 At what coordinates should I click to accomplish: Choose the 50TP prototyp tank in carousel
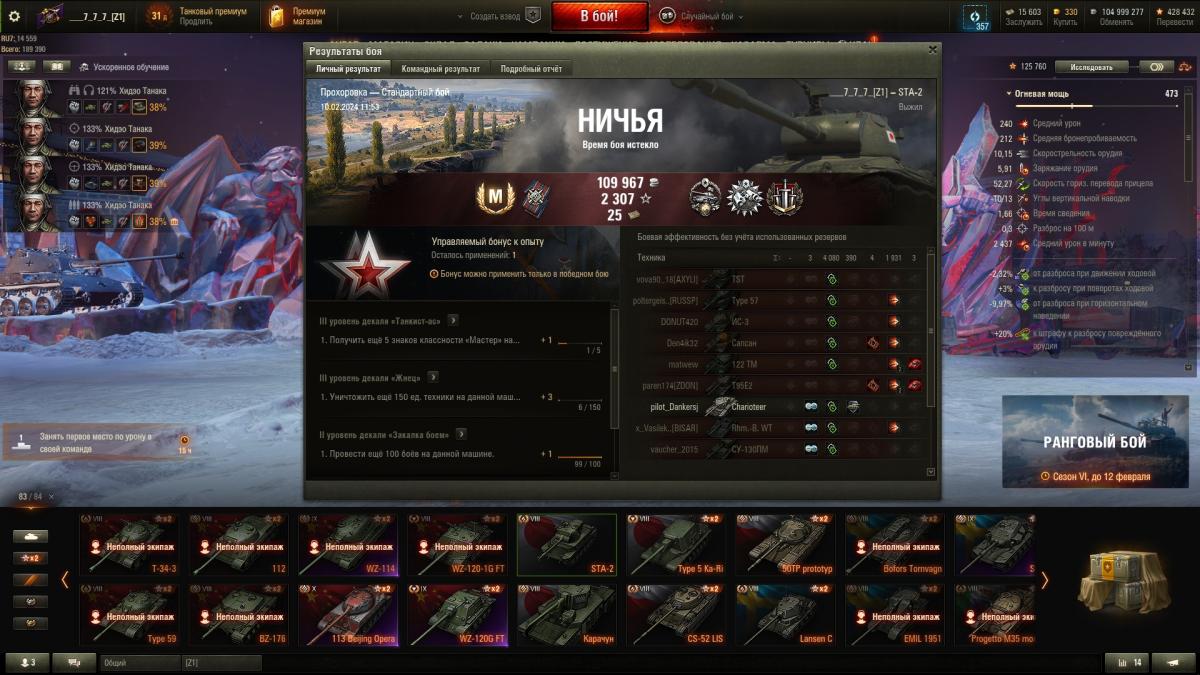[x=786, y=544]
